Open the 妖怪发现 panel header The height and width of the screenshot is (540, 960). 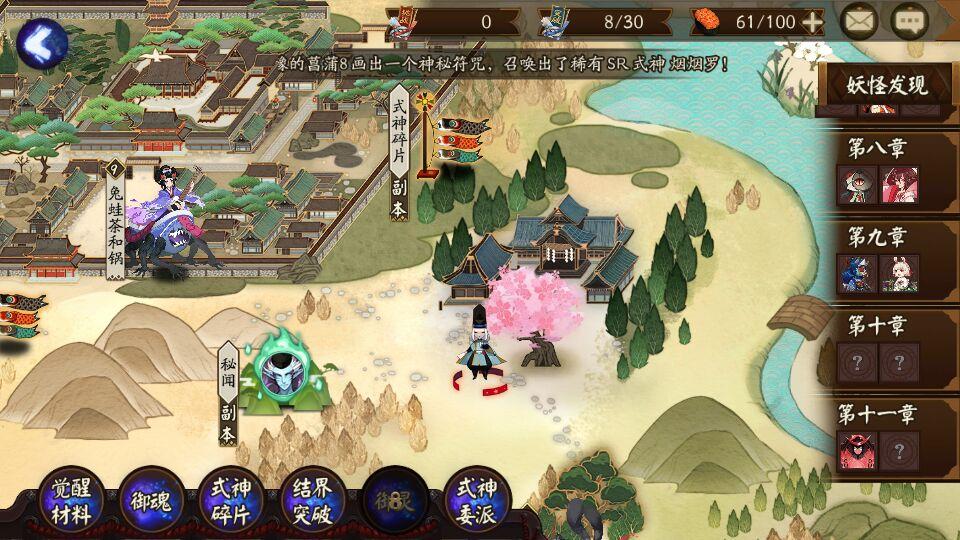point(887,85)
